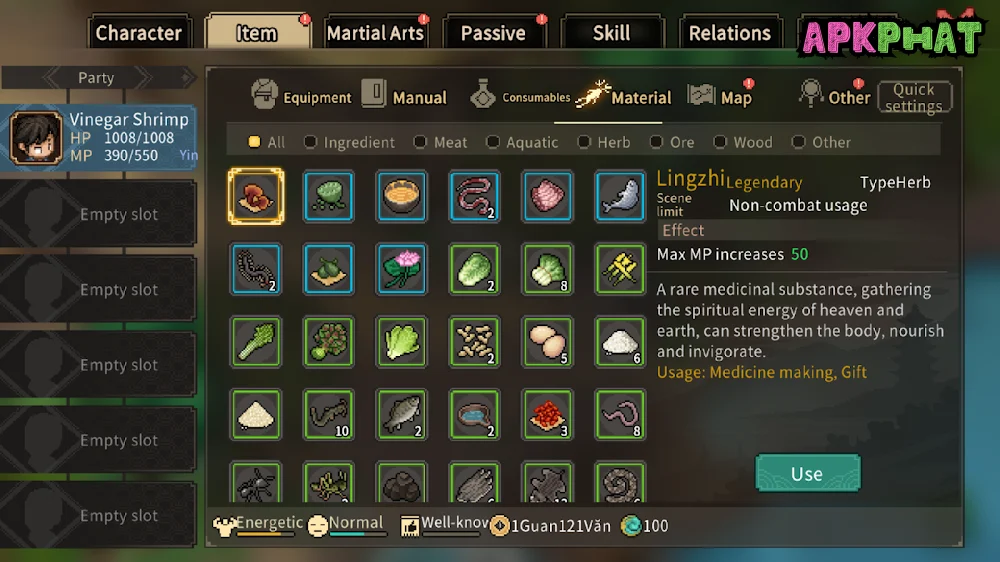Use the selected Lingzhi herb
Viewport: 1000px width, 562px height.
807,474
